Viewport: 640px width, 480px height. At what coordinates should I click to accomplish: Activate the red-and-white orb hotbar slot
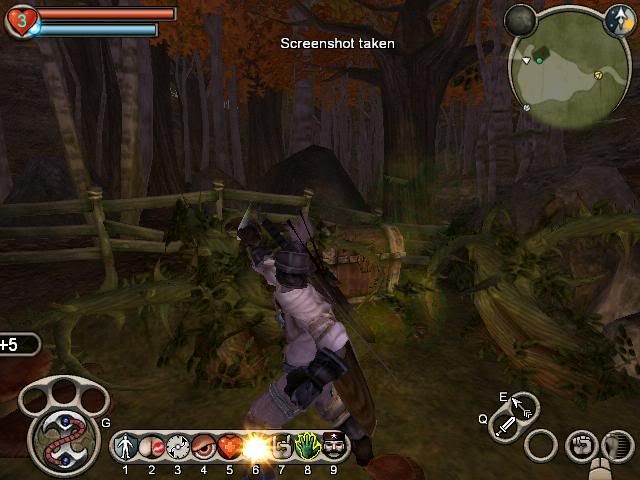pyautogui.click(x=152, y=446)
